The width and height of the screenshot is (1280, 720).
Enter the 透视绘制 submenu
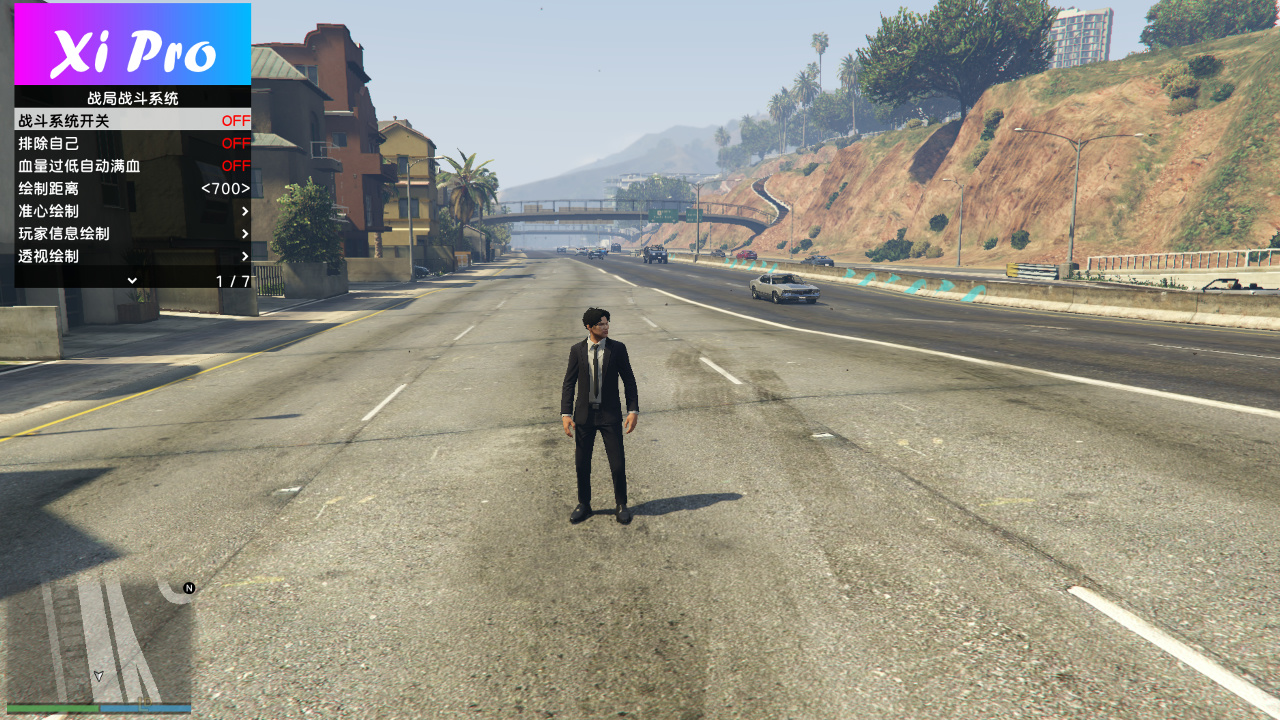coord(132,256)
